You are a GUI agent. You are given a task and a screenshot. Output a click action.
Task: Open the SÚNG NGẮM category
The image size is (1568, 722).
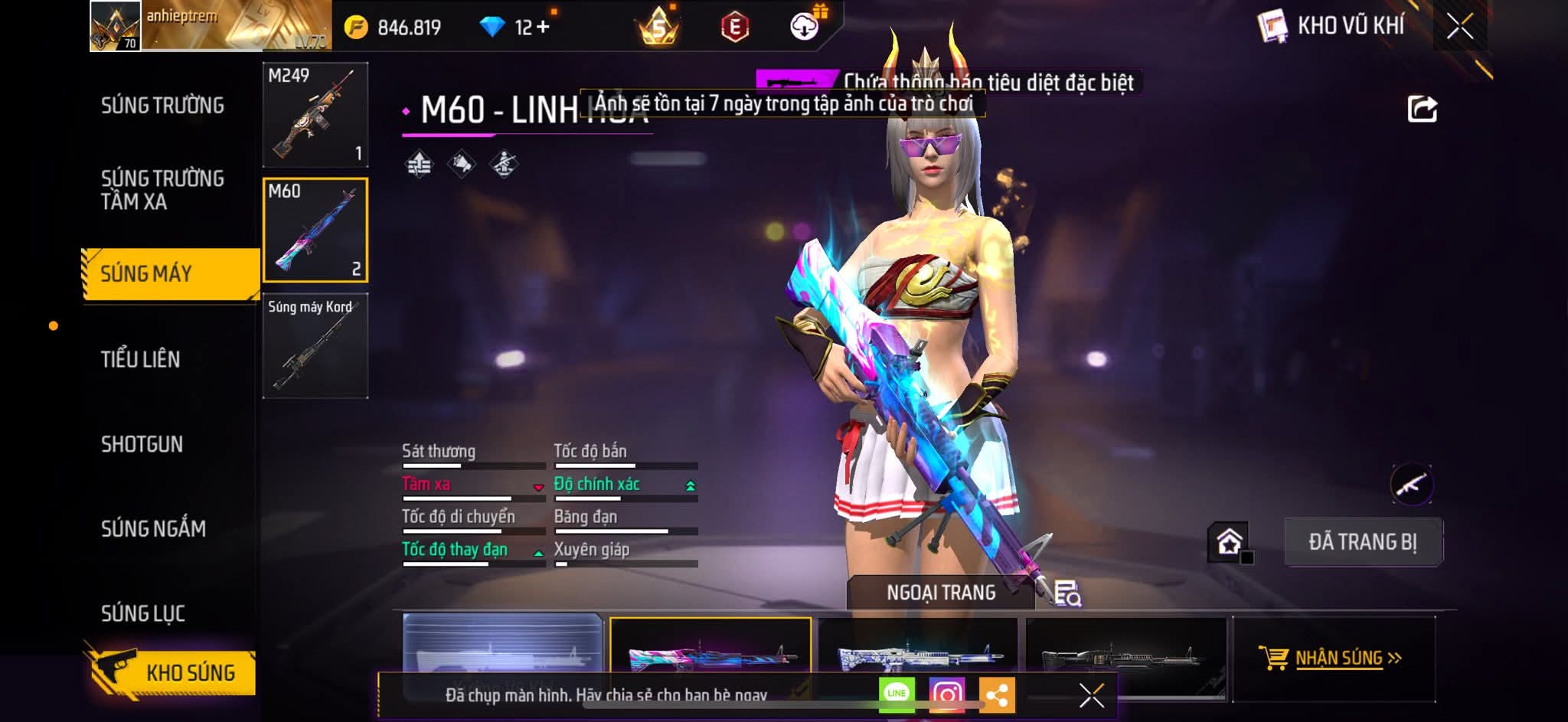click(x=153, y=528)
